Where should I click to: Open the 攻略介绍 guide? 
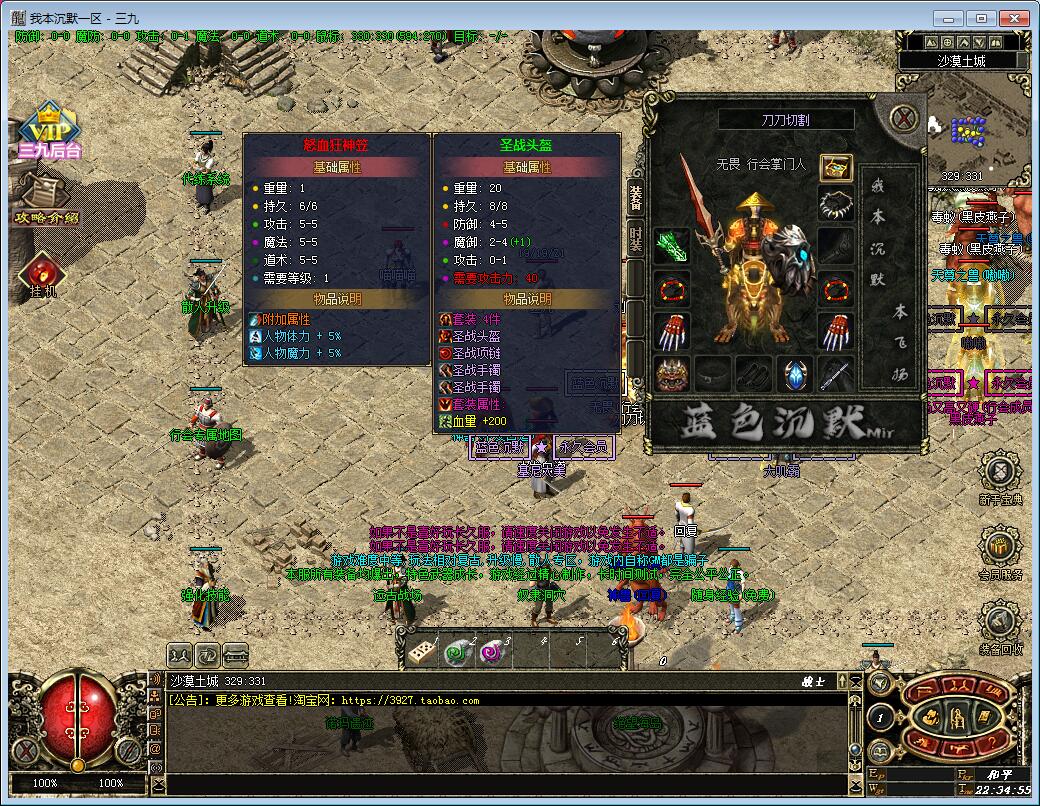pyautogui.click(x=45, y=198)
